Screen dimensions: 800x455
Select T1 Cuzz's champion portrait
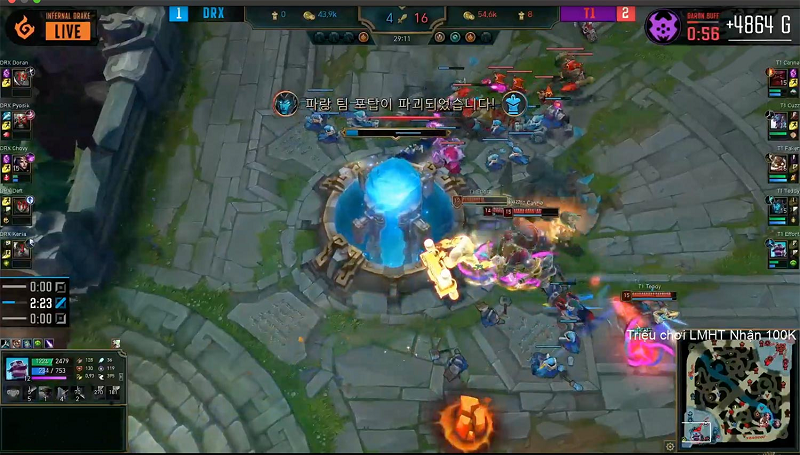(779, 123)
